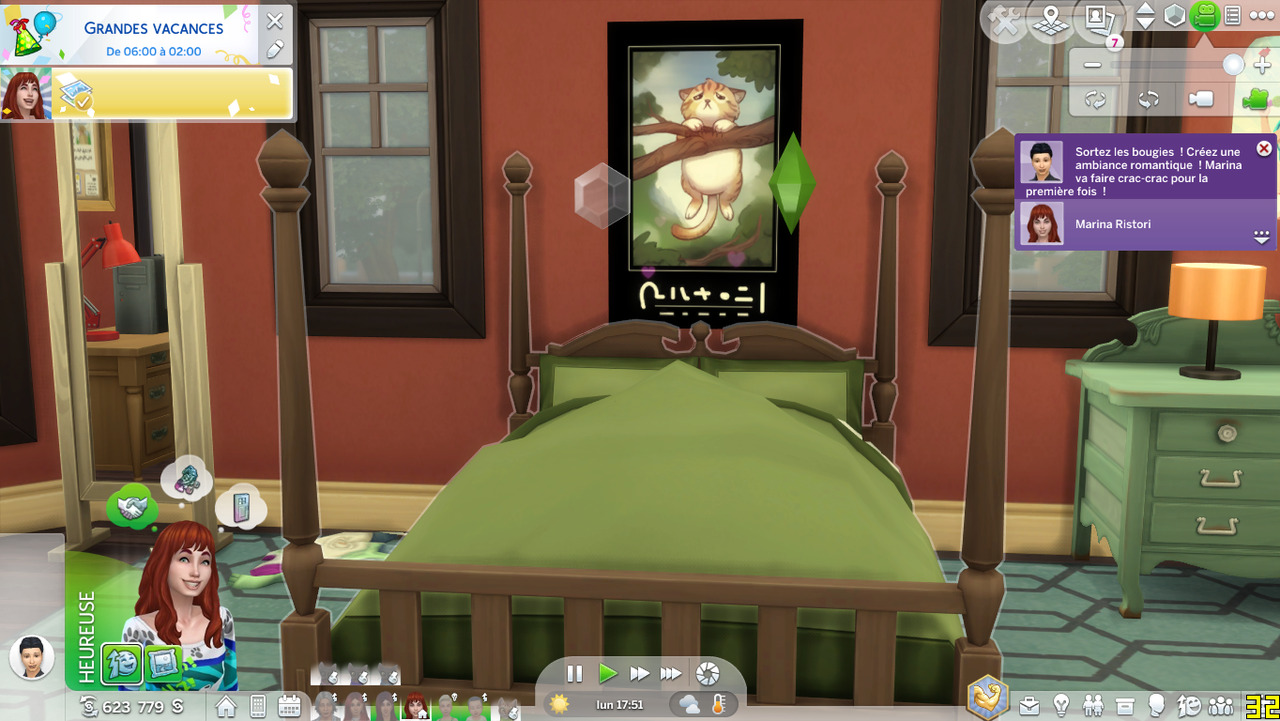The width and height of the screenshot is (1280, 721).
Task: Close the Grandes Vacances event panel
Action: tap(275, 21)
